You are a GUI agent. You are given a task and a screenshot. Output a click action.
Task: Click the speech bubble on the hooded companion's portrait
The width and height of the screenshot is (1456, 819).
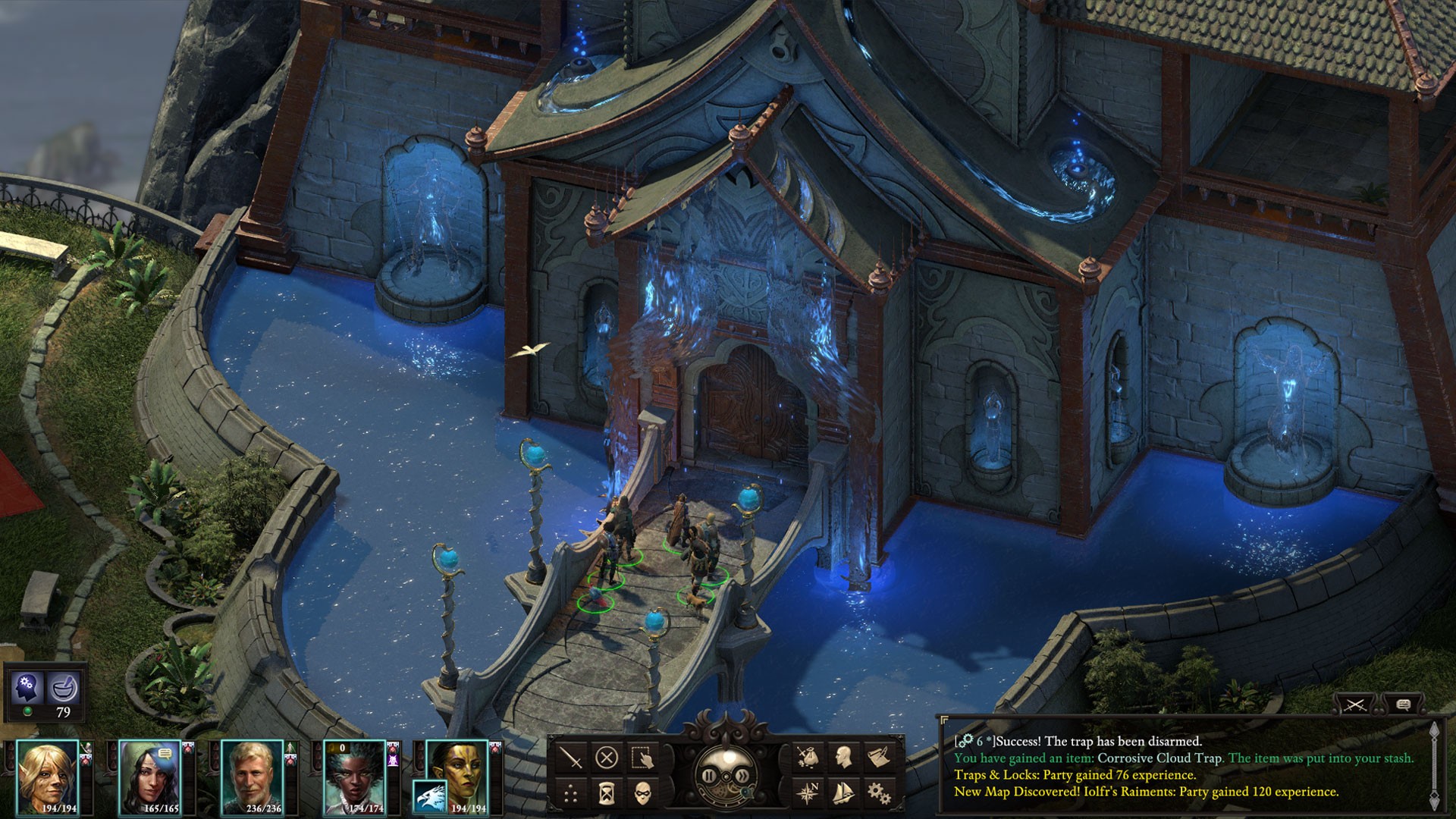(x=165, y=754)
